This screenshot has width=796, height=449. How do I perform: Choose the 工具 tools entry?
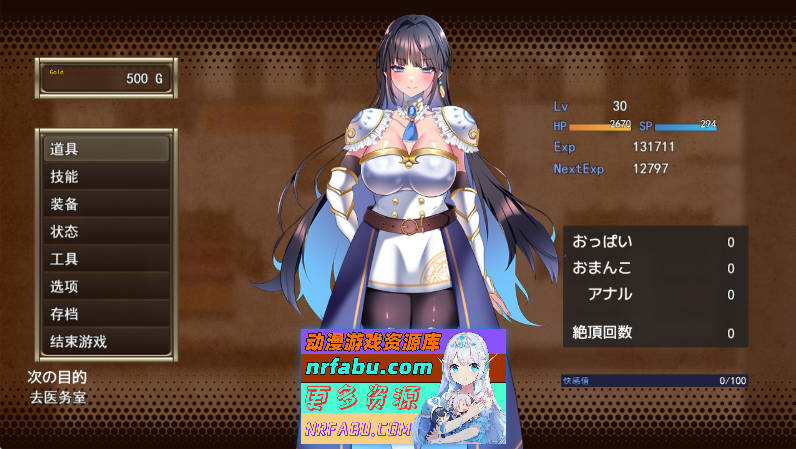coord(105,259)
